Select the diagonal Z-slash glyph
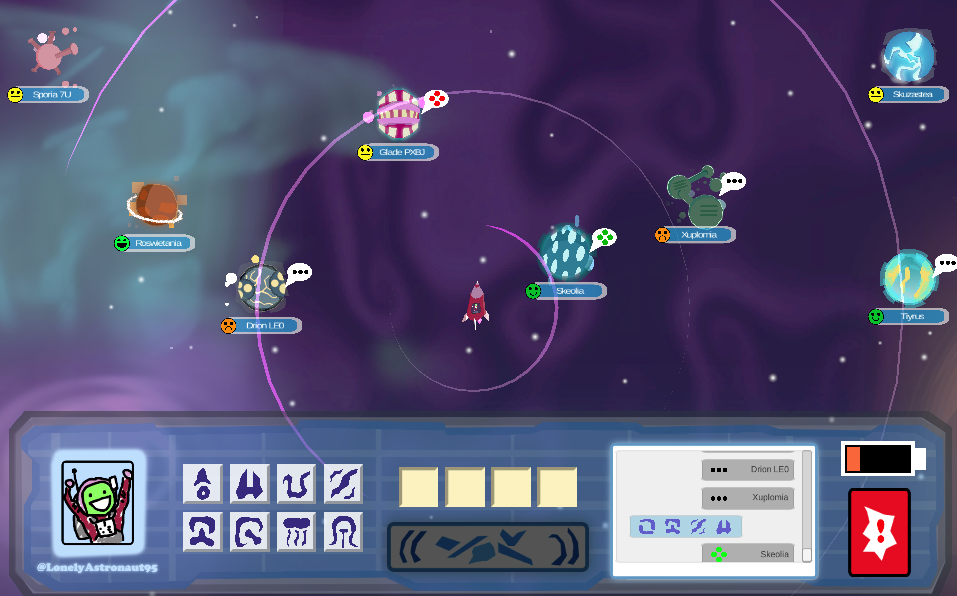This screenshot has width=957, height=596. tap(343, 484)
